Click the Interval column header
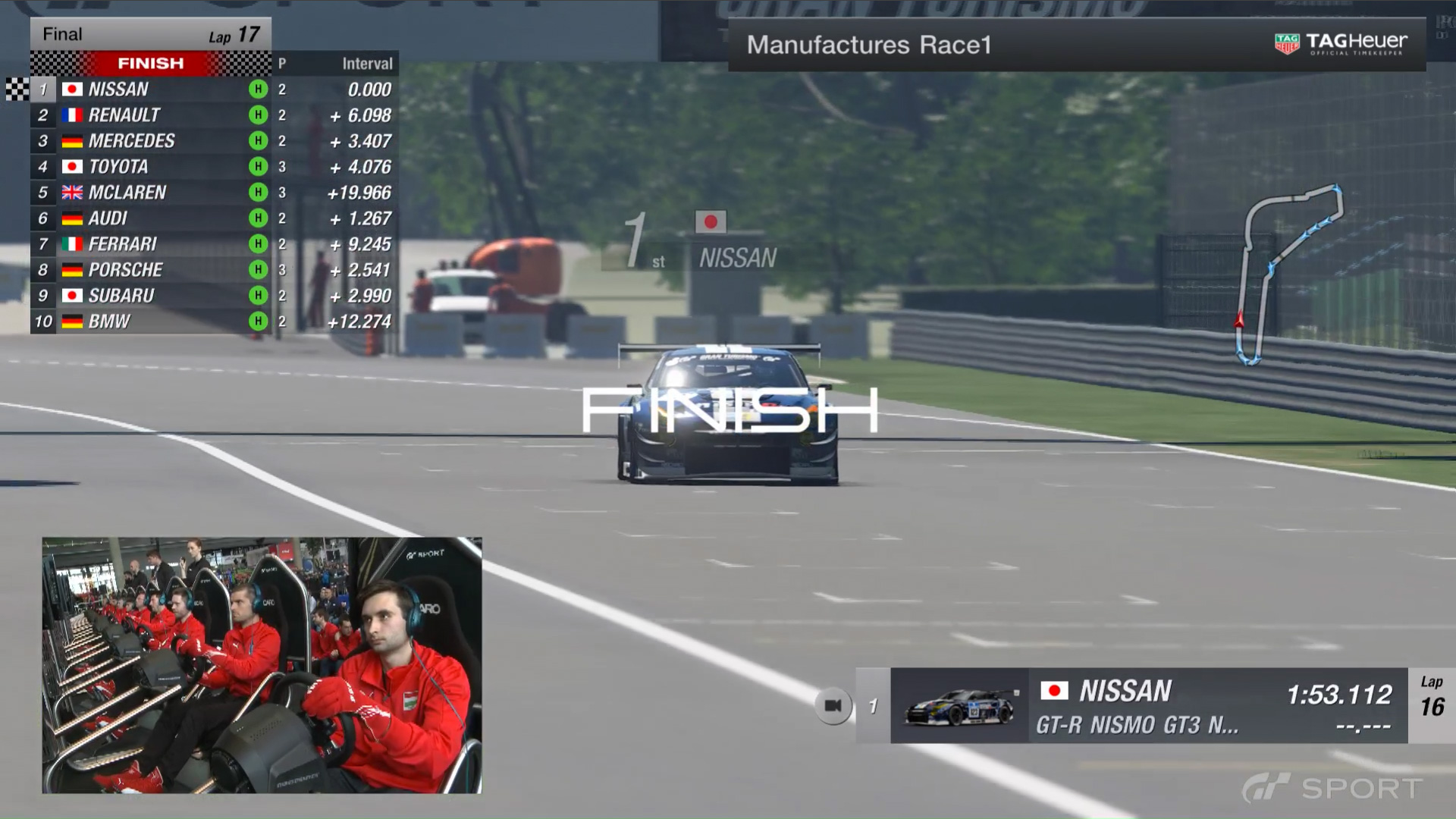 coord(367,64)
